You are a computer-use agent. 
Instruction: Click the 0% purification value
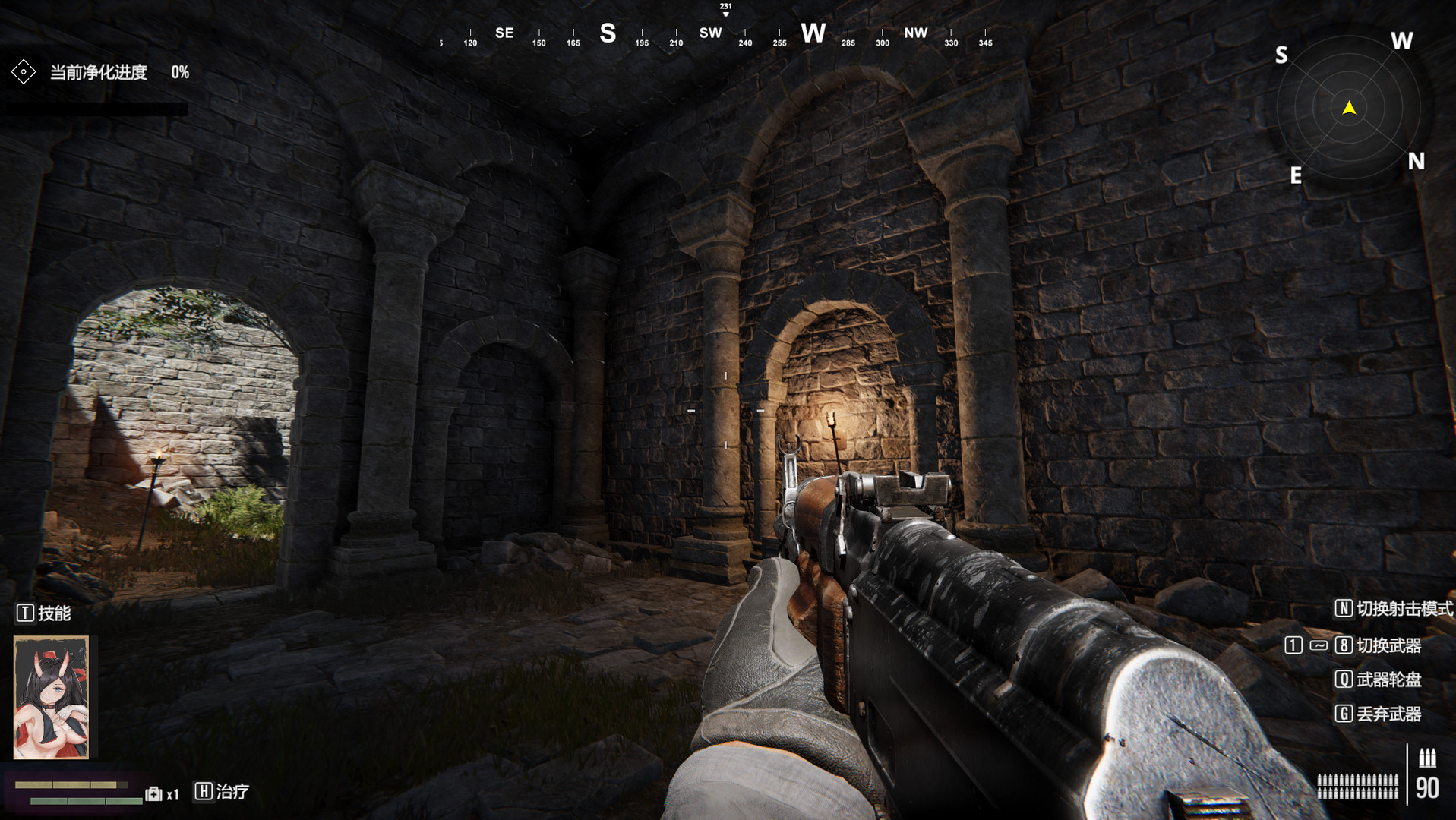click(180, 73)
